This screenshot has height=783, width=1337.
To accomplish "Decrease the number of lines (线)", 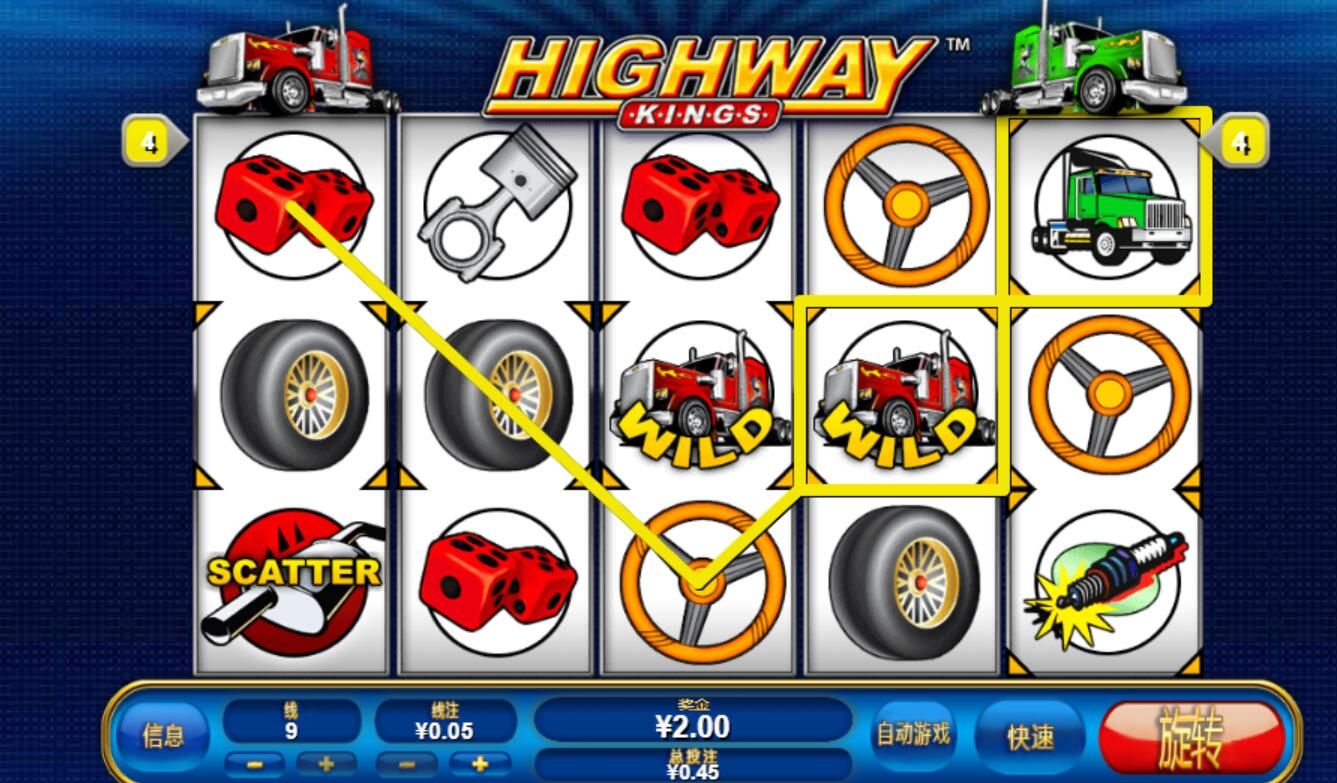I will [256, 765].
